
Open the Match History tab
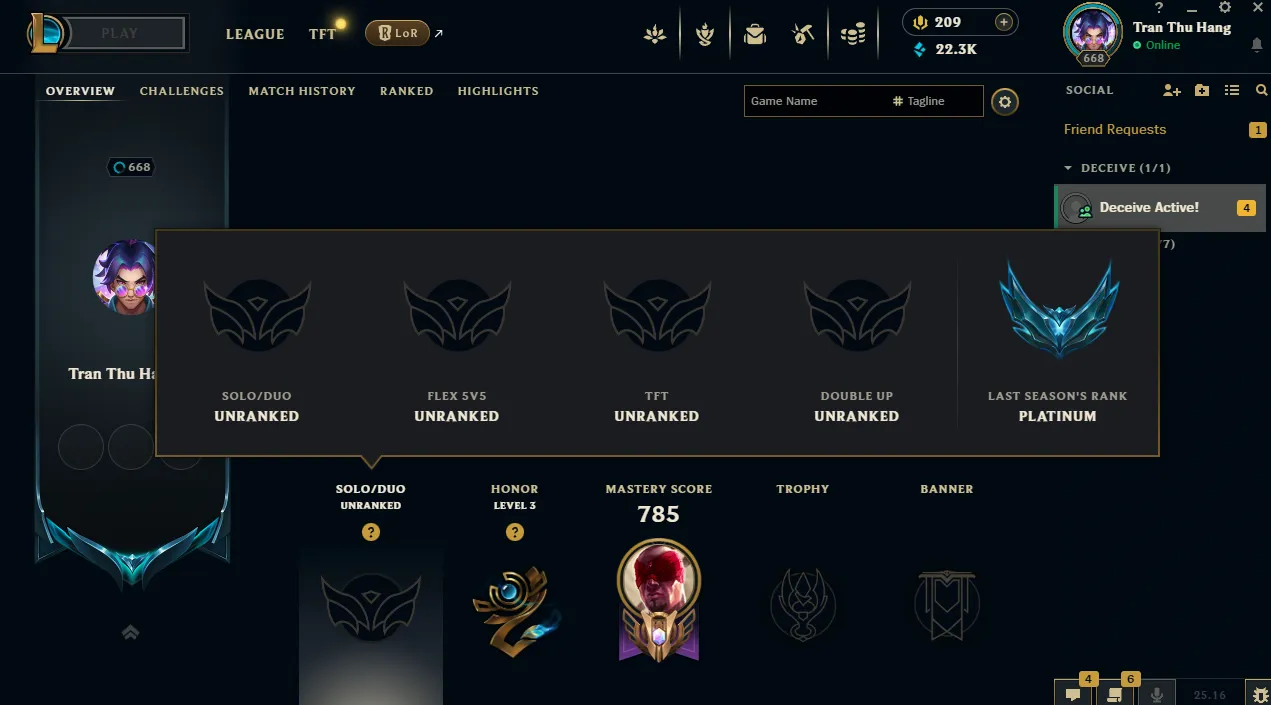(302, 91)
